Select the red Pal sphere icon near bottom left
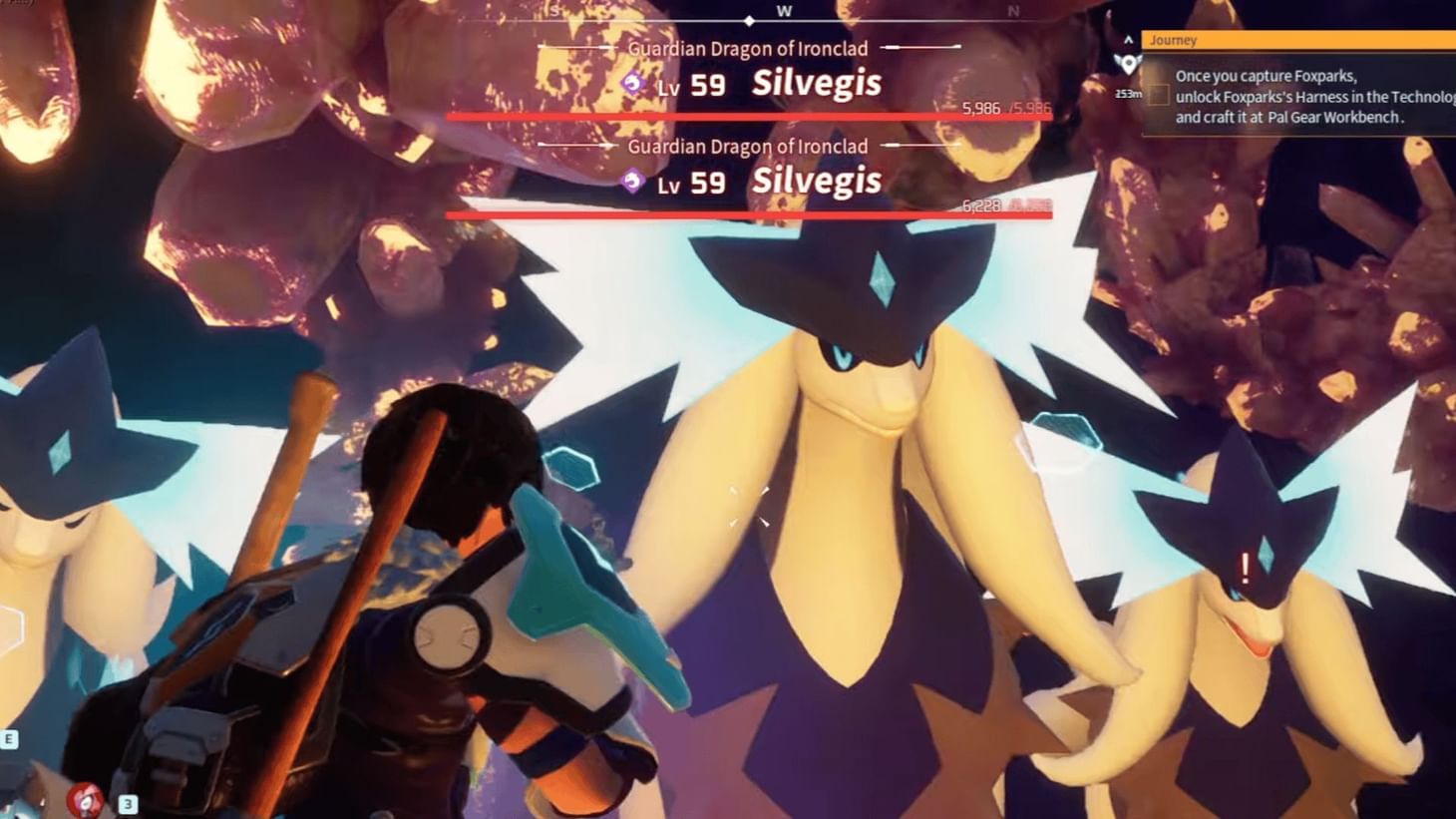Screen dimensions: 1456x819 click(84, 798)
